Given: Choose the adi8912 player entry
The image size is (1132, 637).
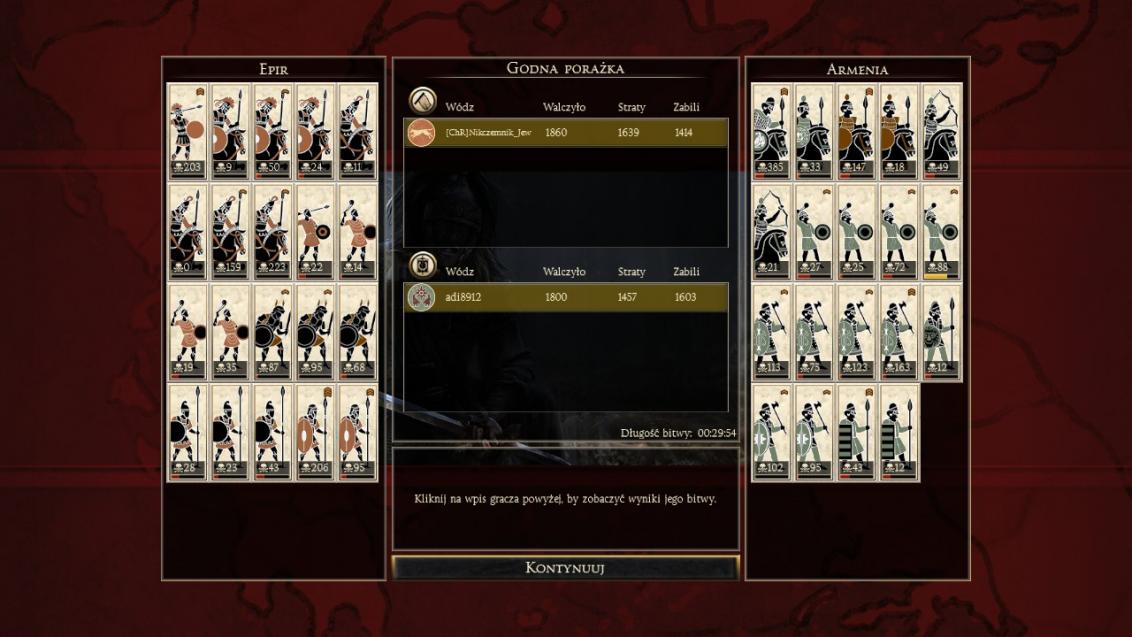Looking at the screenshot, I should point(566,297).
